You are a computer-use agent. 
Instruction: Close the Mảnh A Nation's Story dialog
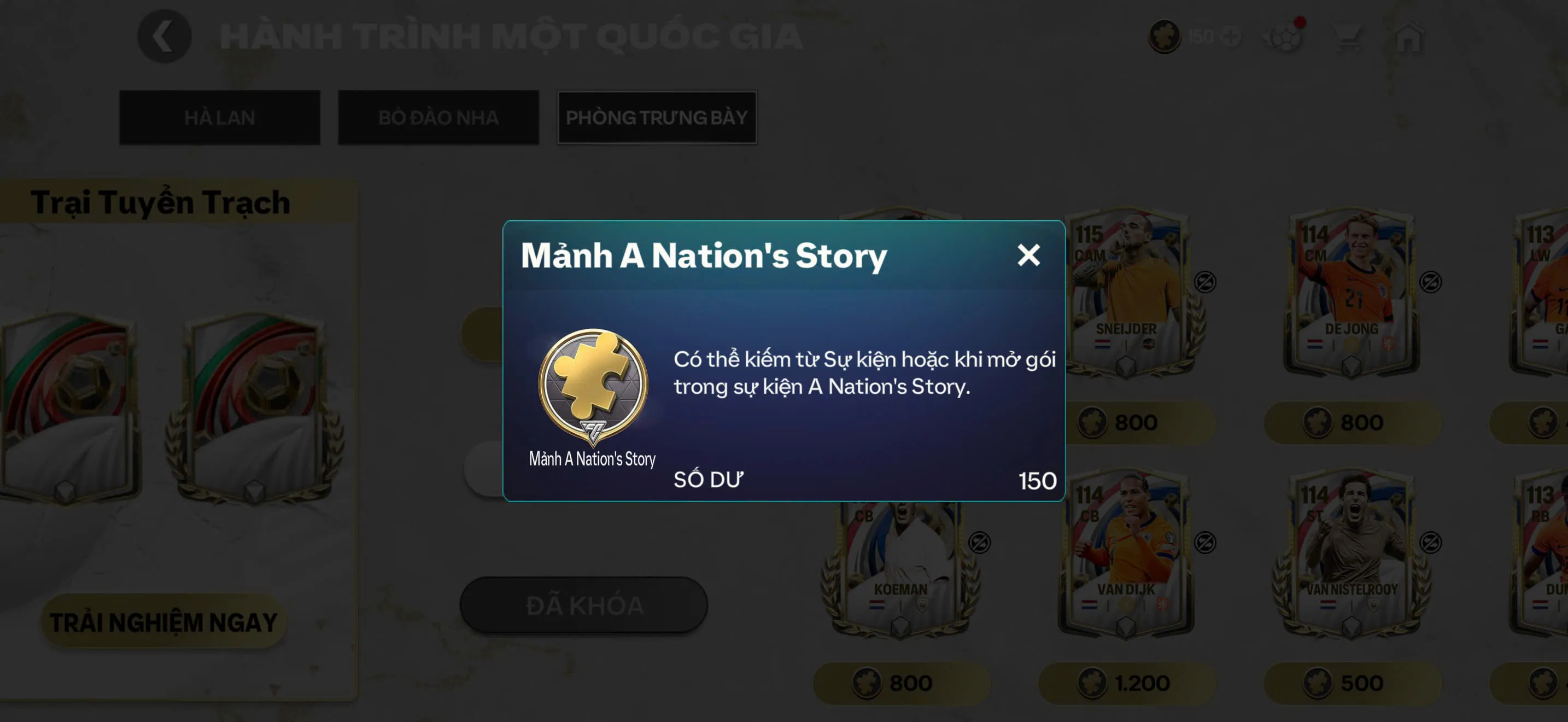coord(1029,255)
